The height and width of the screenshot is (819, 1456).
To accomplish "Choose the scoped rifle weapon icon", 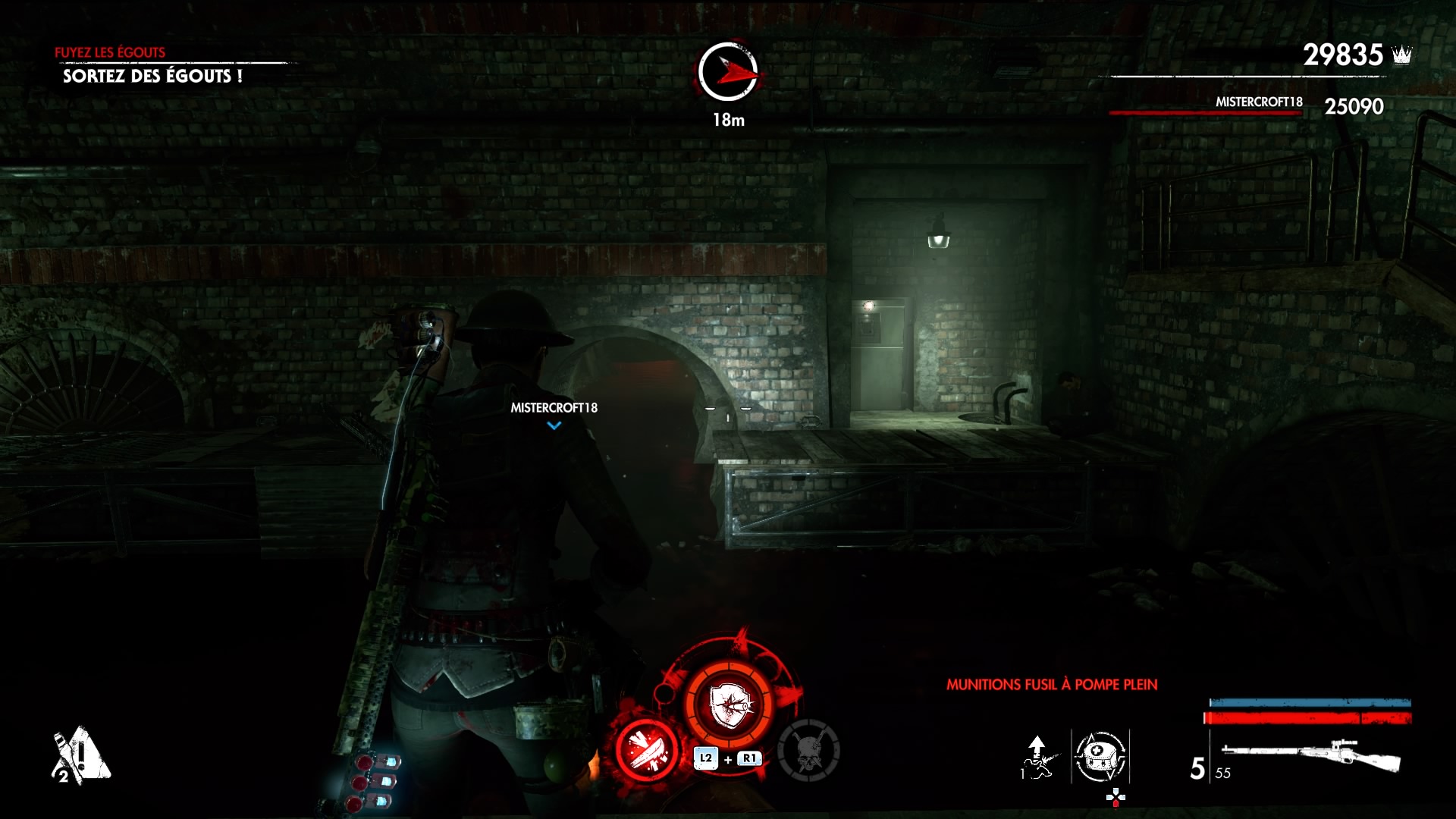I will pyautogui.click(x=1311, y=757).
